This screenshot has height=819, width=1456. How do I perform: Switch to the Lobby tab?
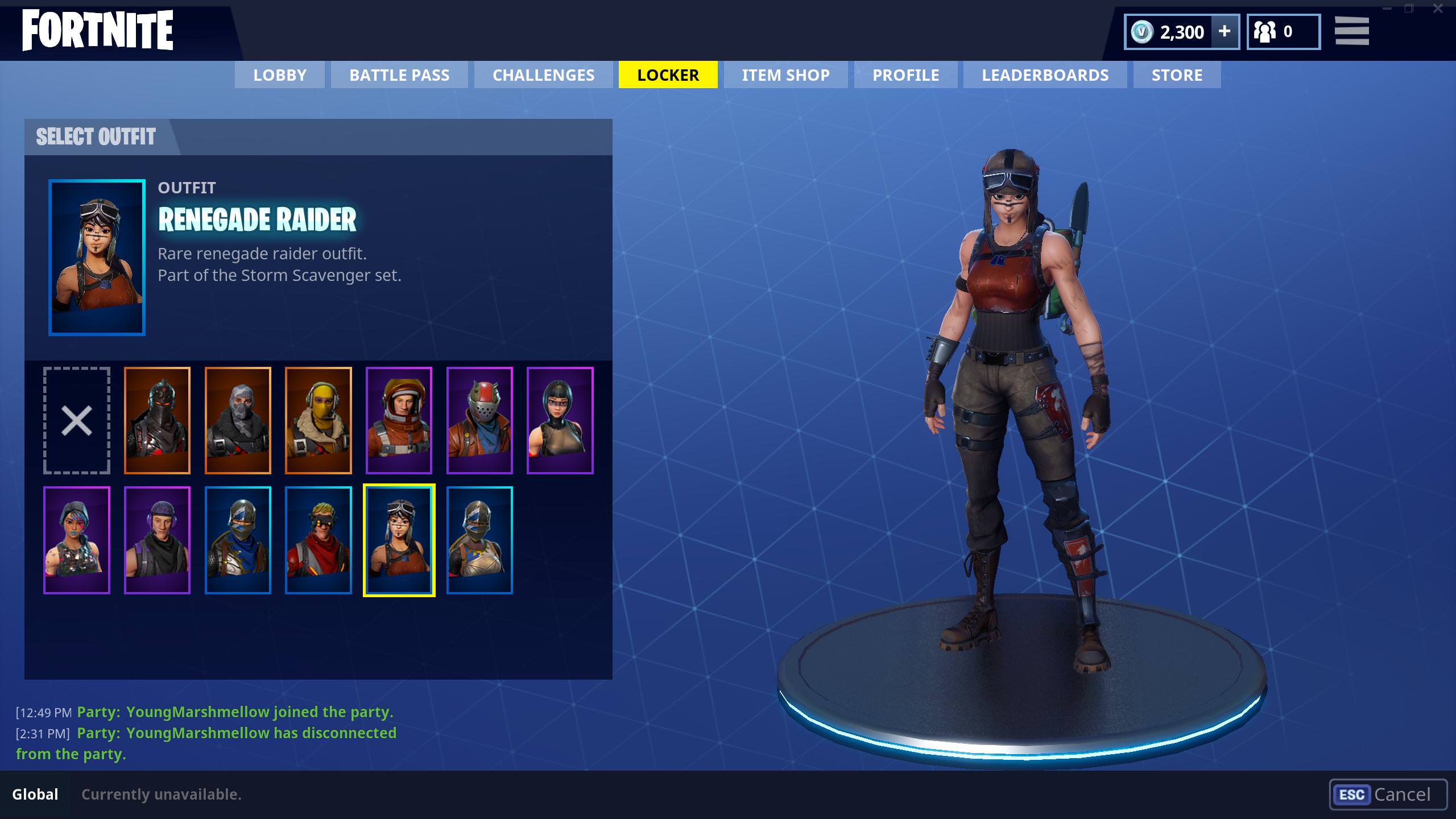pyautogui.click(x=280, y=75)
